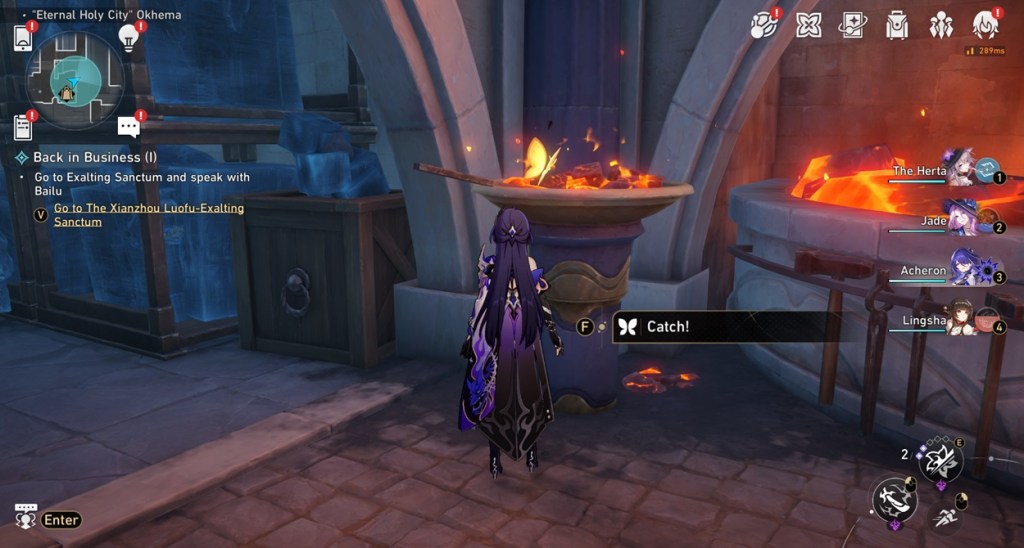Open the mission log clipboard icon
1024x548 pixels.
click(23, 127)
